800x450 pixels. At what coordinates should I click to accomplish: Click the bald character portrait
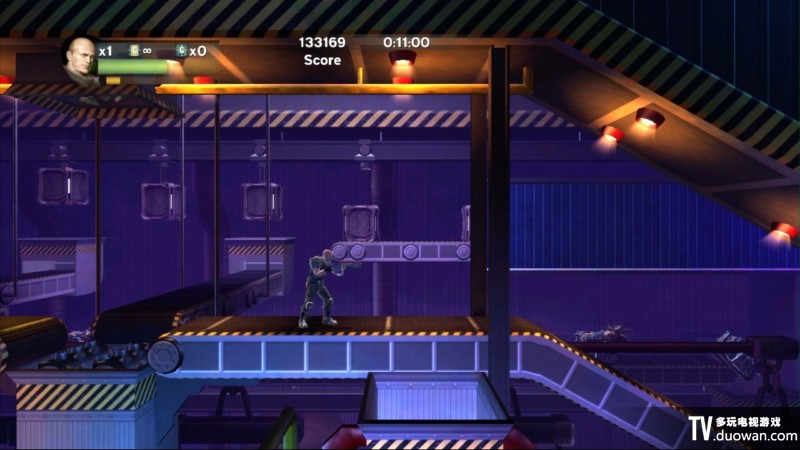(80, 58)
